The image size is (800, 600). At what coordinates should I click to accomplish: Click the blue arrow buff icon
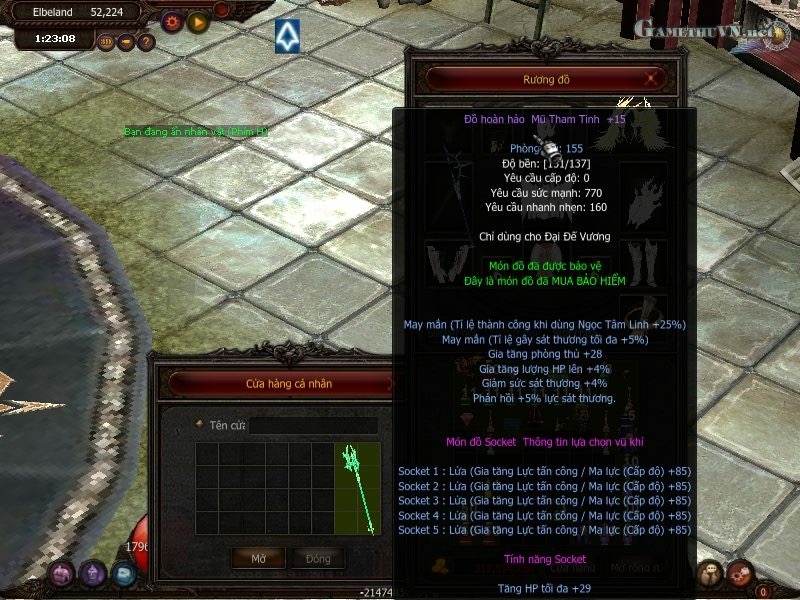point(288,36)
